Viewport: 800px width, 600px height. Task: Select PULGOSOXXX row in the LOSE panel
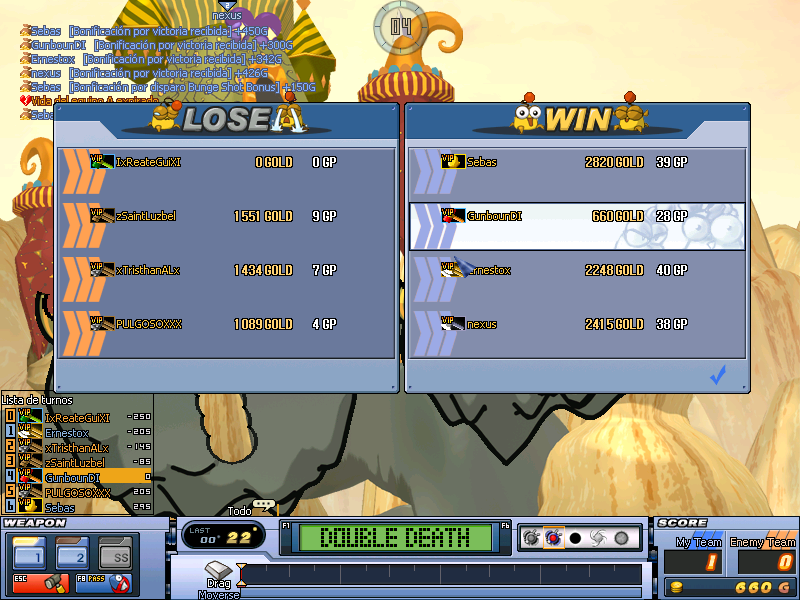225,324
